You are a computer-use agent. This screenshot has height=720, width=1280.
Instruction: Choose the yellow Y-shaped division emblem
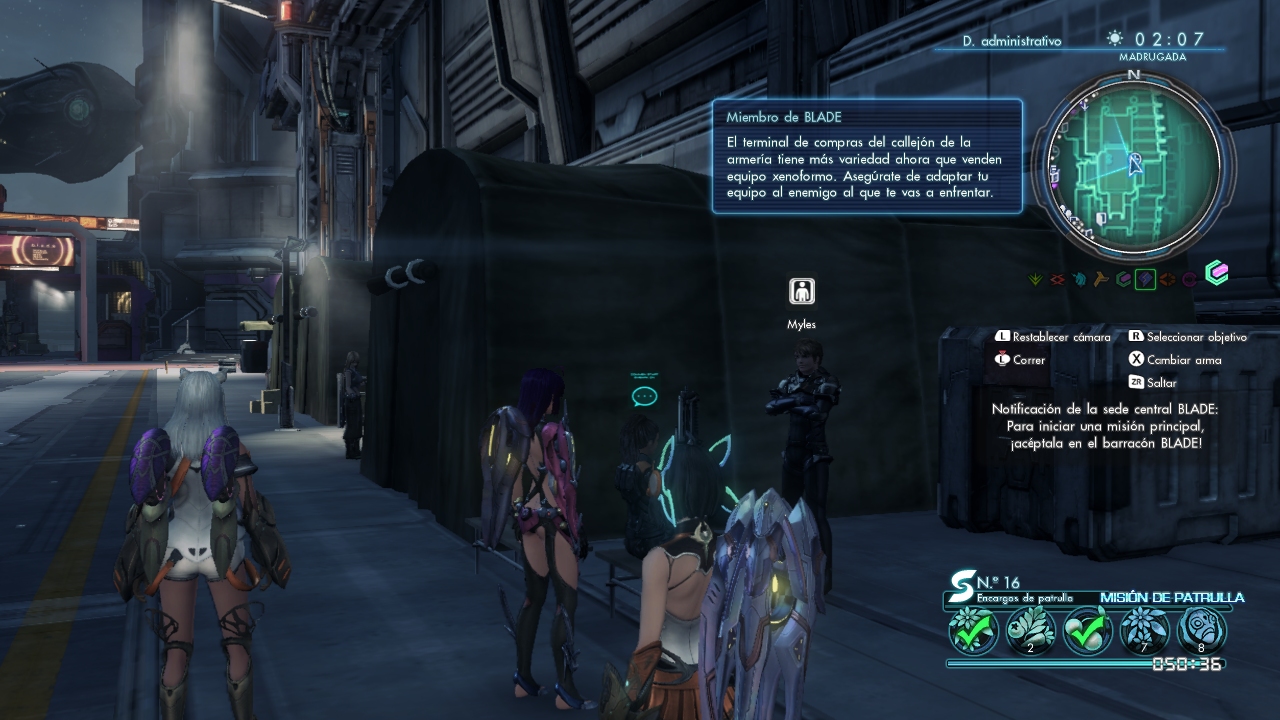click(x=1101, y=279)
